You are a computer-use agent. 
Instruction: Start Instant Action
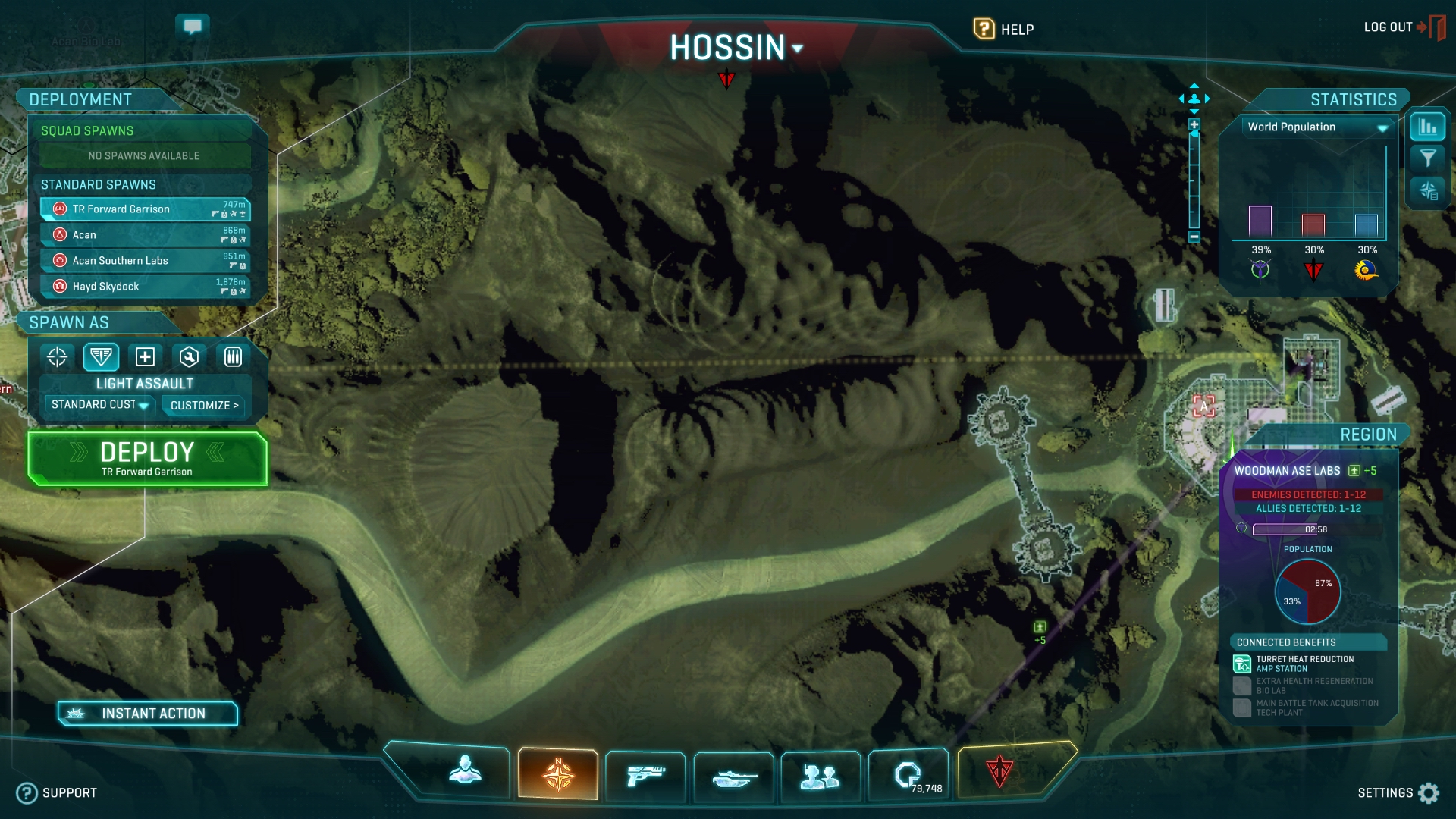click(148, 714)
